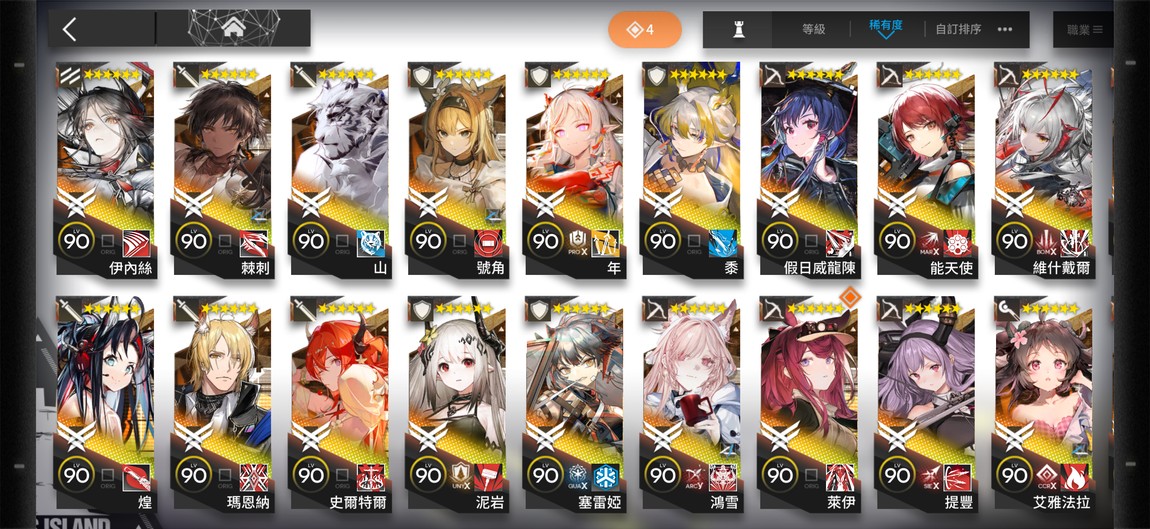Pick operator card 萊伊
This screenshot has height=529, width=1150.
coord(807,402)
